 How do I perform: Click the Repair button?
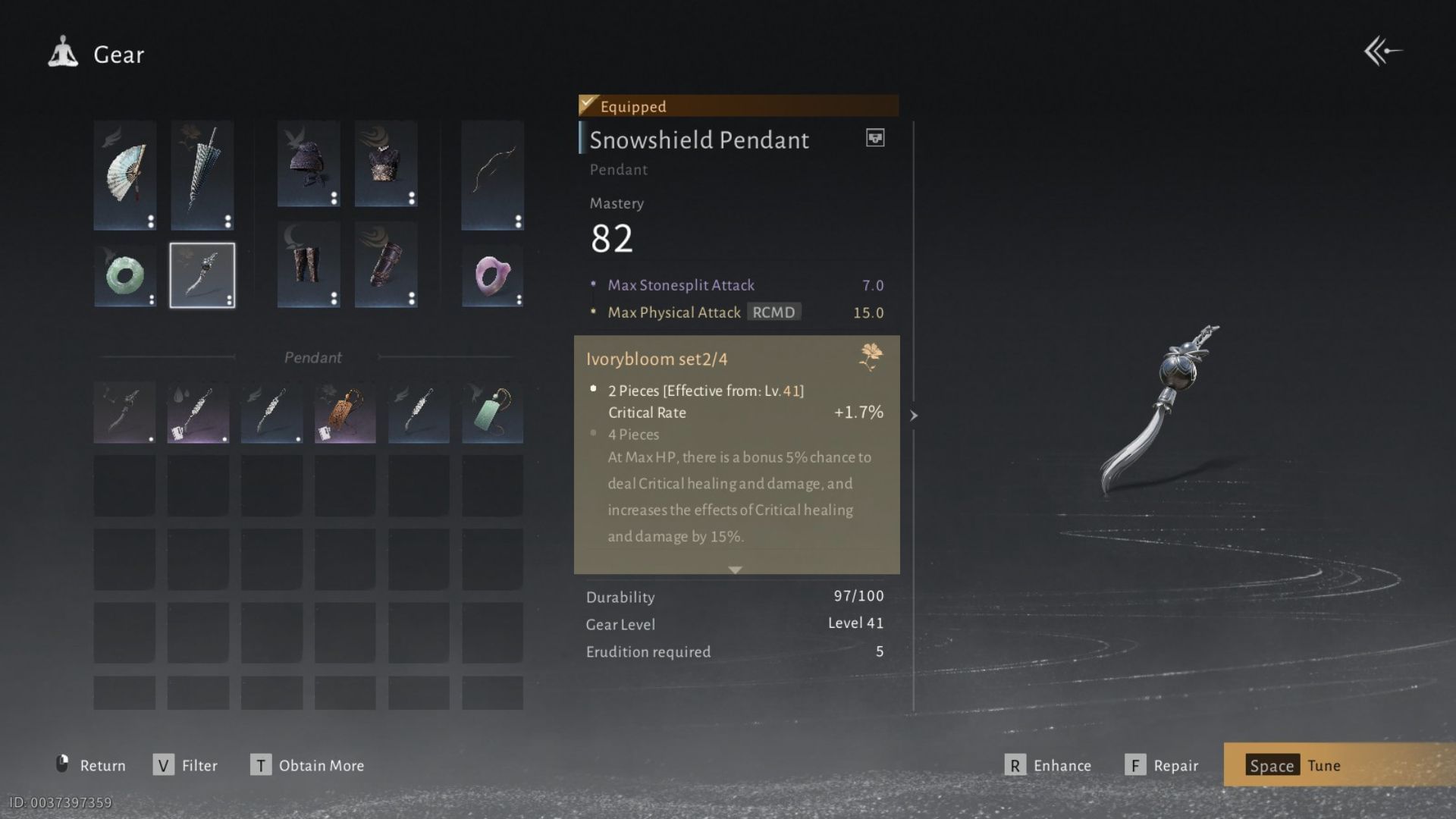pos(1163,765)
